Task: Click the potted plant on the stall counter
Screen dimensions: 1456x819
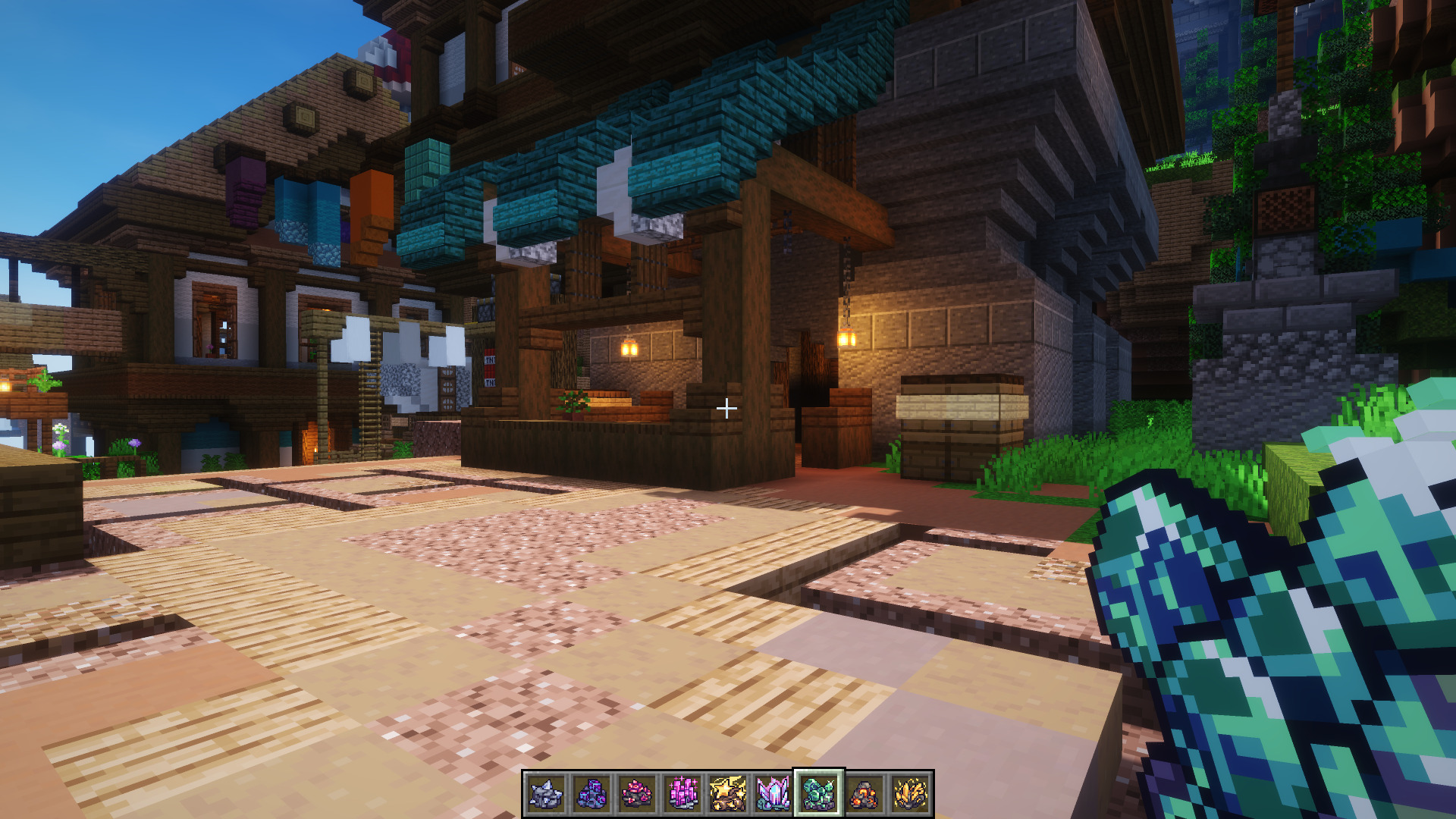Action: click(574, 402)
